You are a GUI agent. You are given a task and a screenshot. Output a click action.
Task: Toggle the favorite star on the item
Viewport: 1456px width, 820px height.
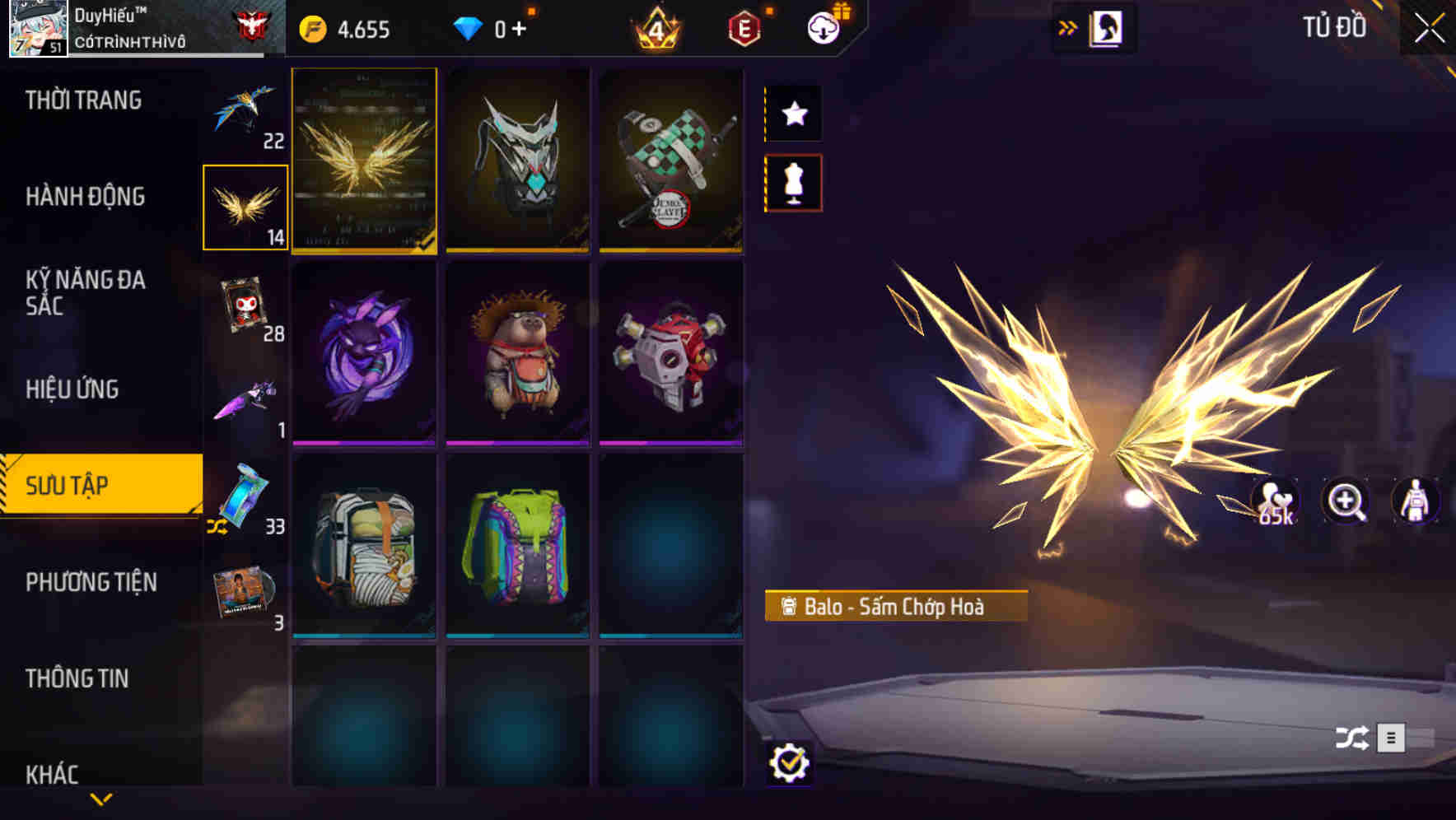pos(793,114)
